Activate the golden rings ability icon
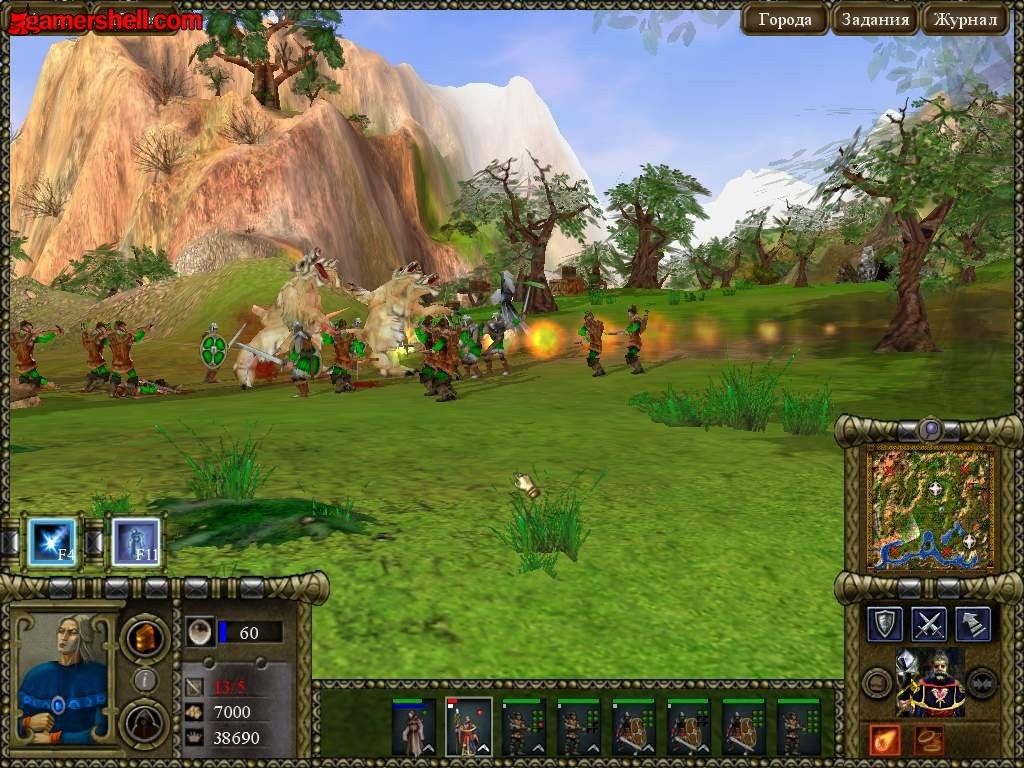 pyautogui.click(x=928, y=740)
